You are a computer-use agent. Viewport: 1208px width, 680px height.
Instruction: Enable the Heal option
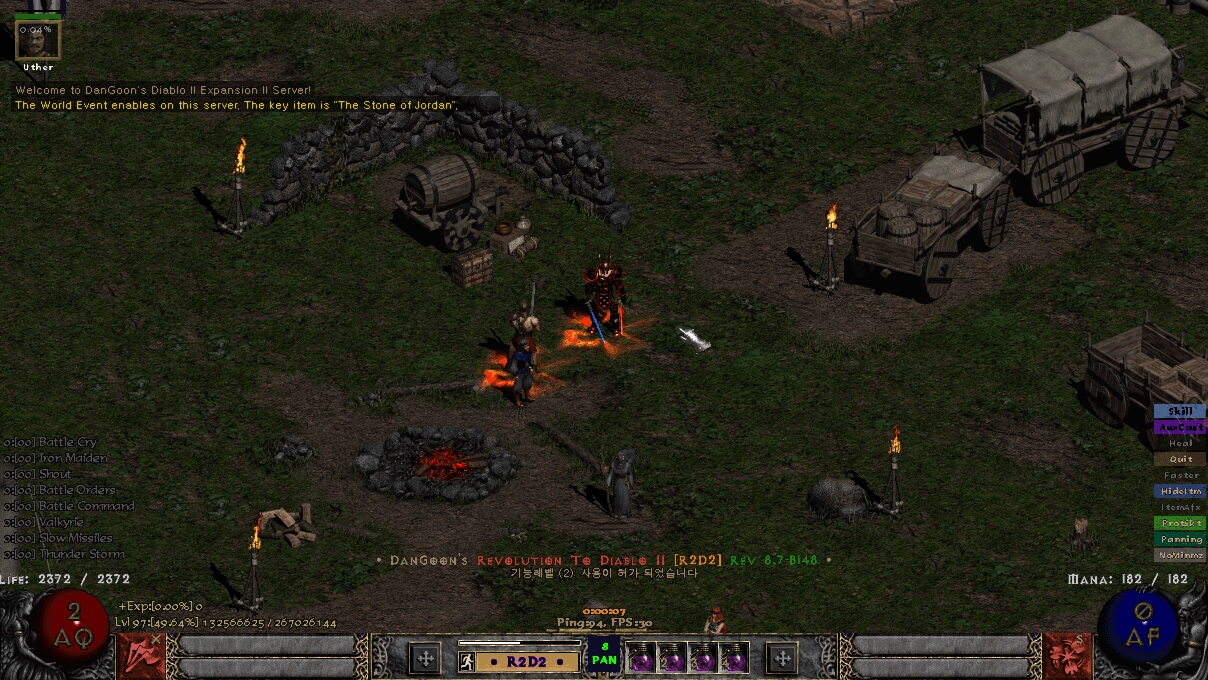(x=1180, y=443)
